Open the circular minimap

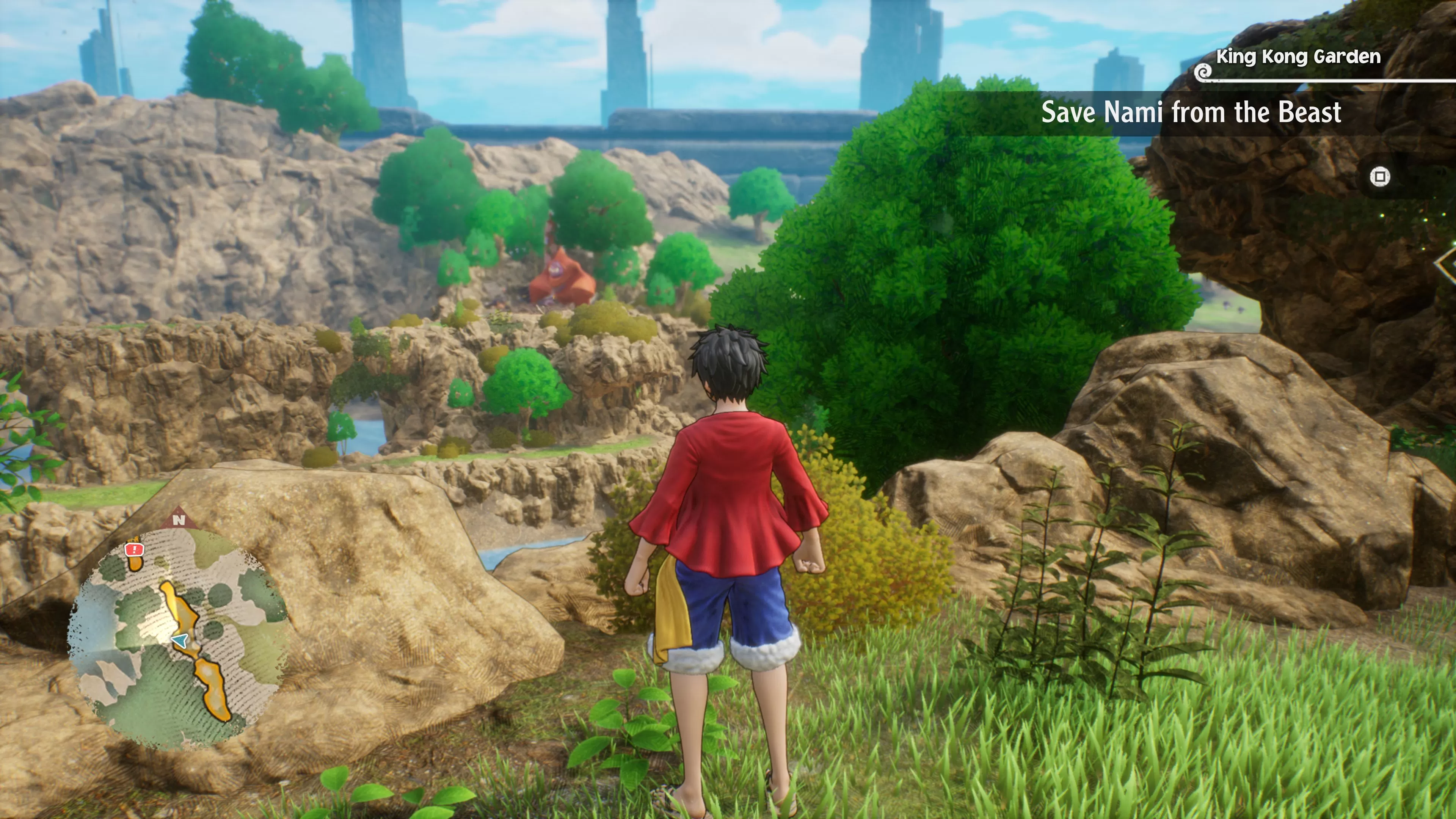coord(180,639)
